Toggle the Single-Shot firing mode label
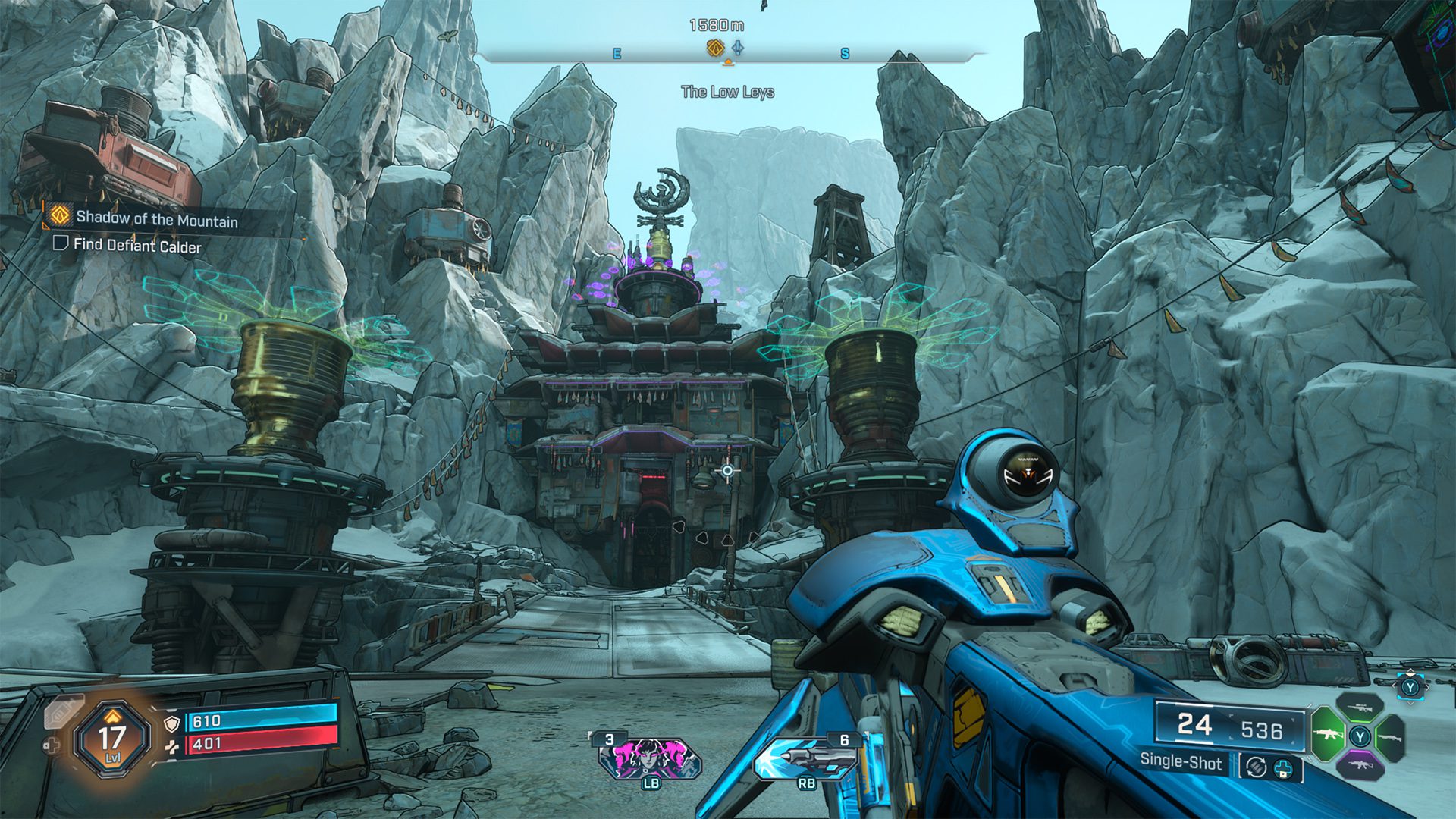1456x819 pixels. 1181,763
